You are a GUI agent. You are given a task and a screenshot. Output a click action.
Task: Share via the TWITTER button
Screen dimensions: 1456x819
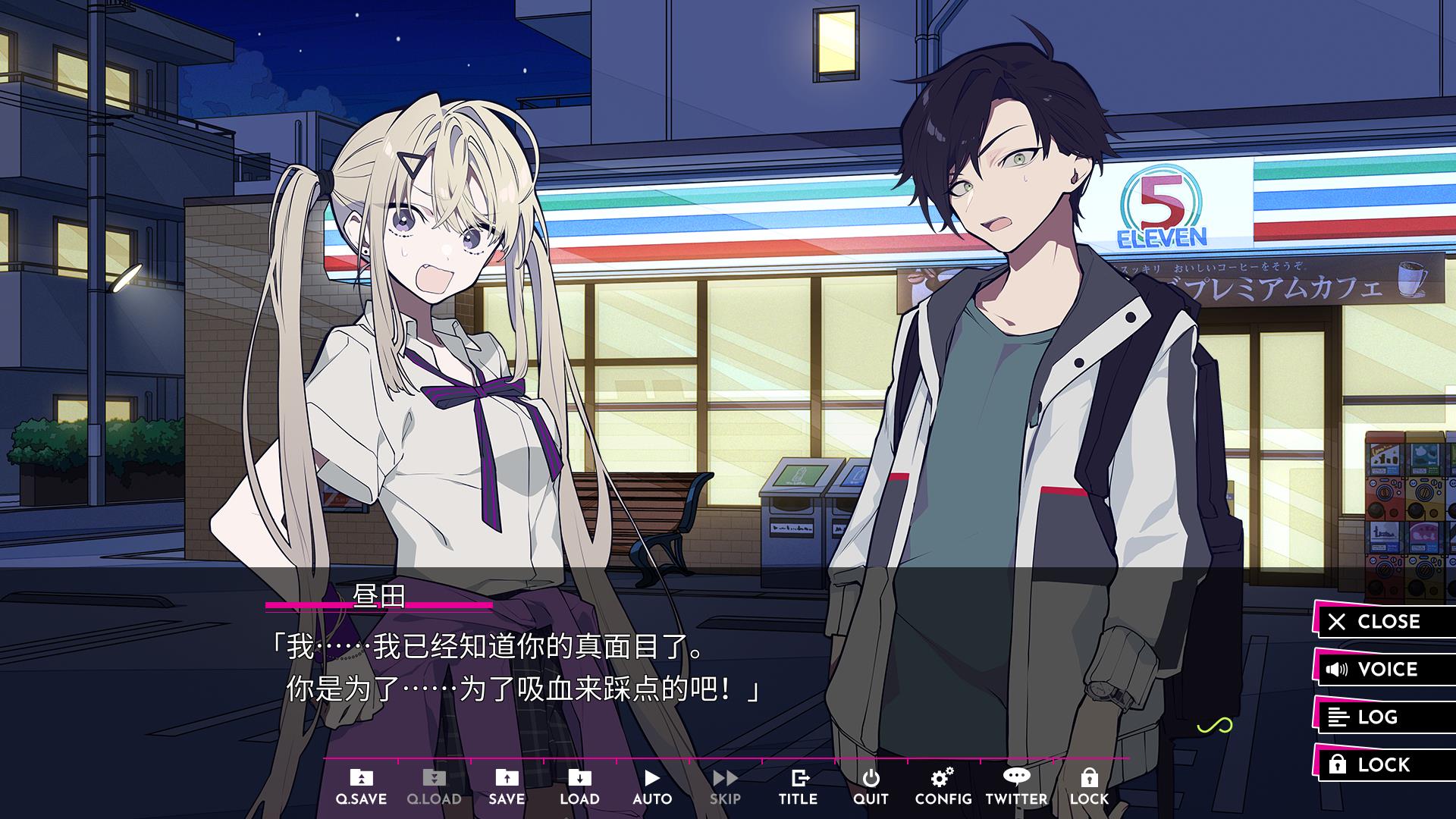1016,786
